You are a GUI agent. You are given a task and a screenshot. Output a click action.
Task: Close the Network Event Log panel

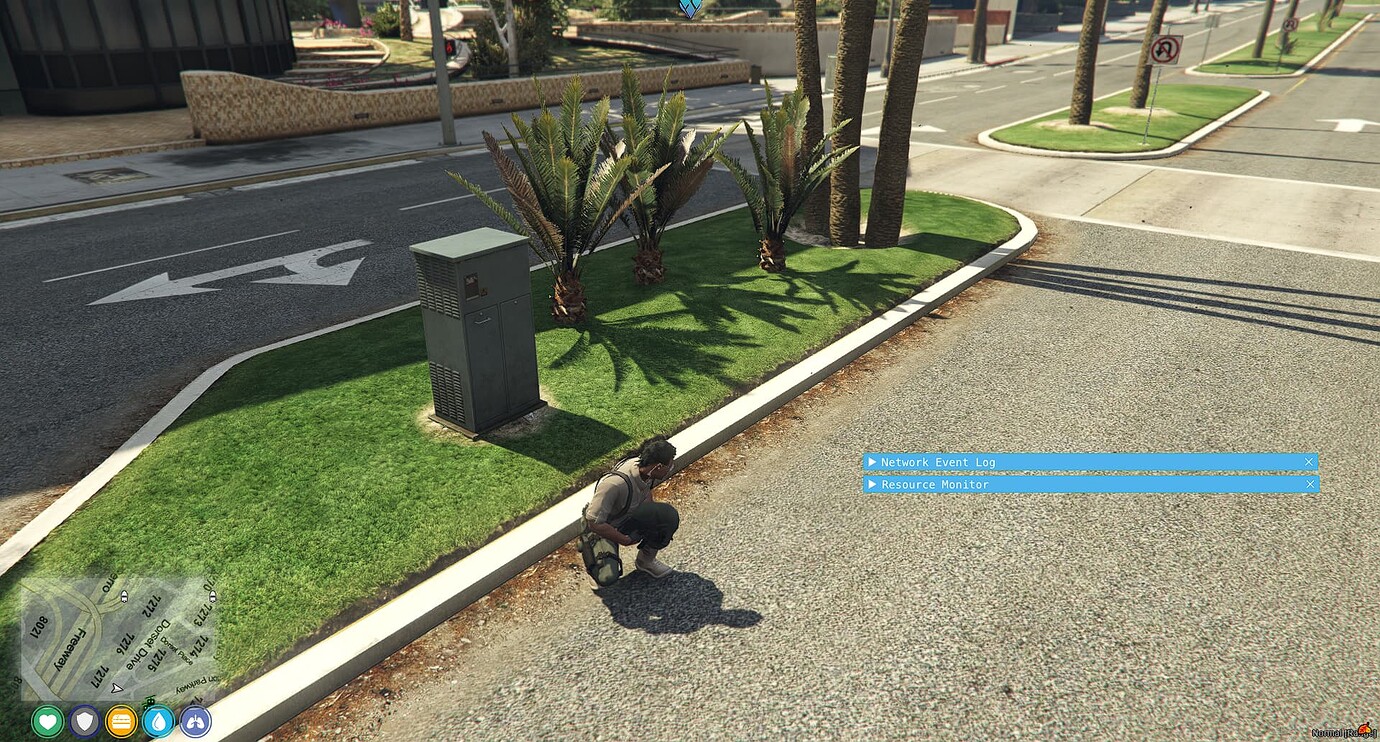click(x=1308, y=462)
